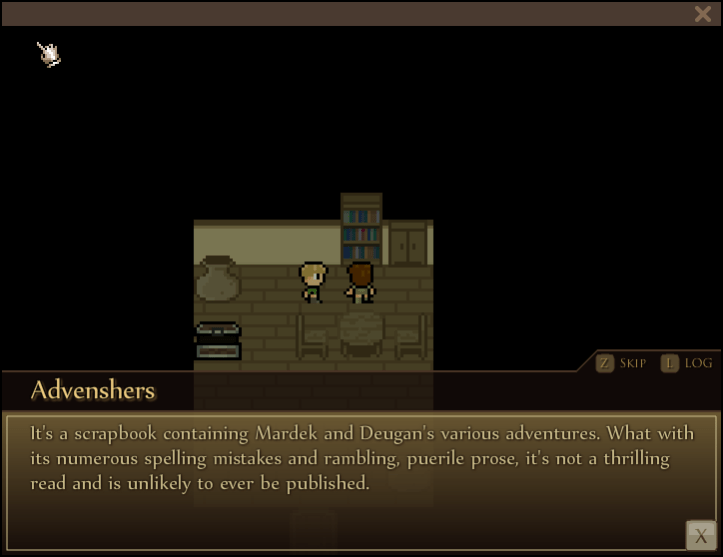Close the game window with the top-right X
The image size is (723, 557).
click(x=702, y=14)
